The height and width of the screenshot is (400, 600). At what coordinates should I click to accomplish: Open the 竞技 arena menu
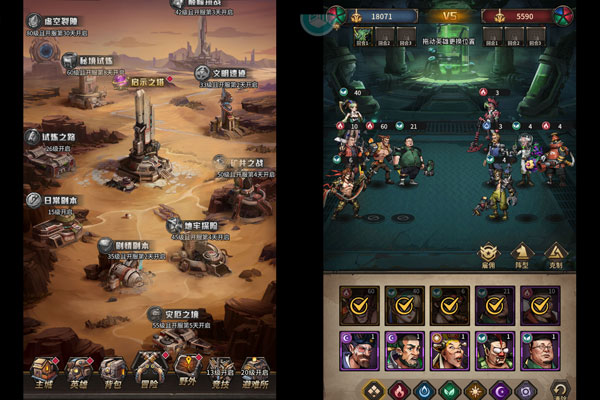(219, 374)
